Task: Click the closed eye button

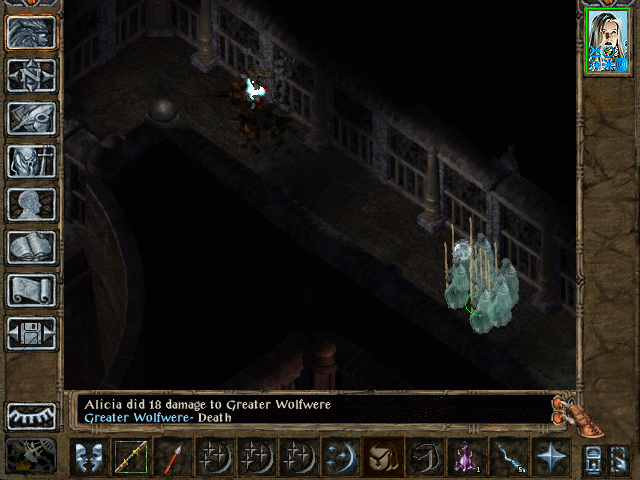Action: (31, 415)
